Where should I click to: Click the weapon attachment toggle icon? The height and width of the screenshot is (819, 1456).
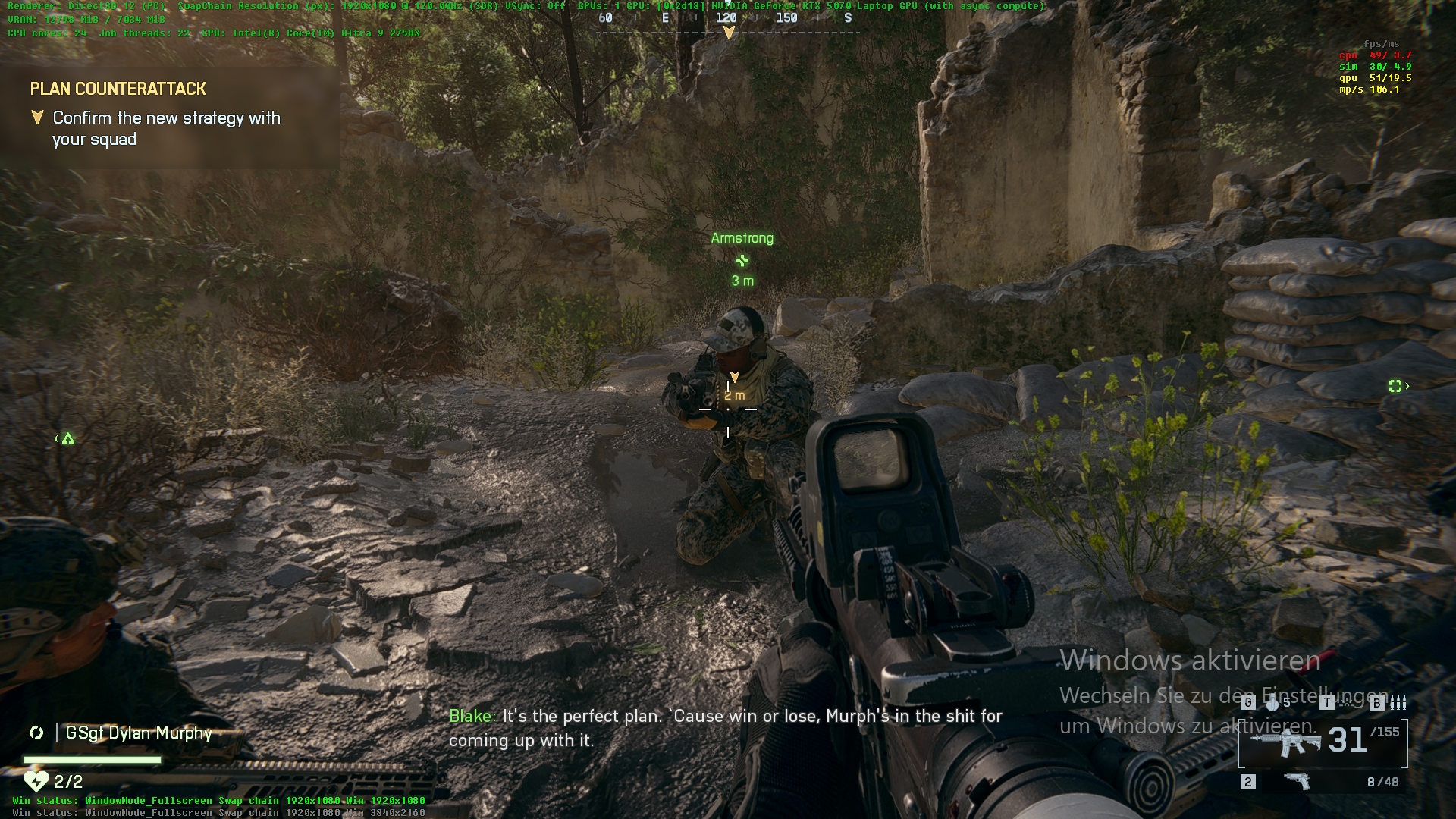pos(1347,704)
